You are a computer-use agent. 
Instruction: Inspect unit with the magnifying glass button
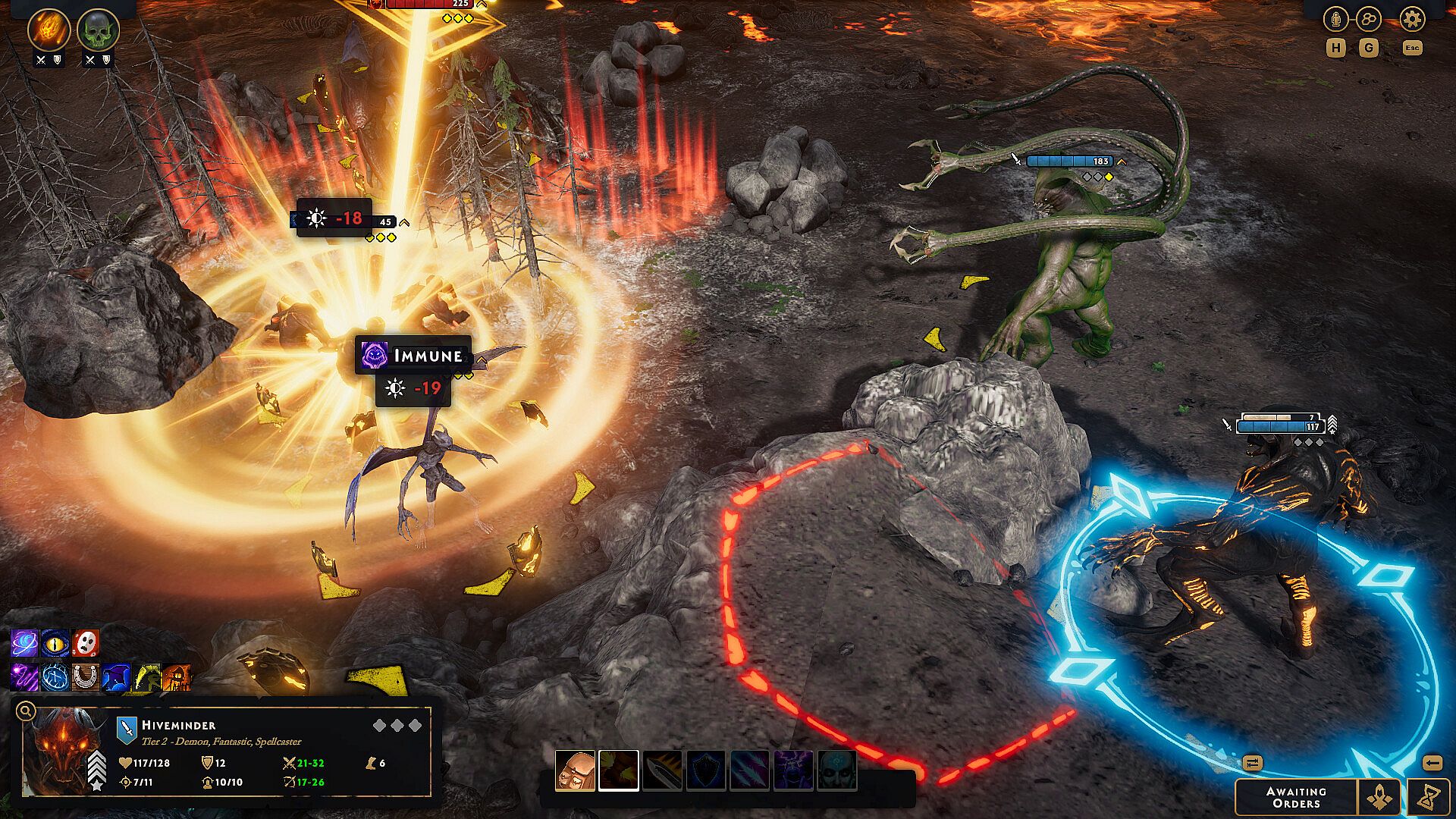pos(25,711)
